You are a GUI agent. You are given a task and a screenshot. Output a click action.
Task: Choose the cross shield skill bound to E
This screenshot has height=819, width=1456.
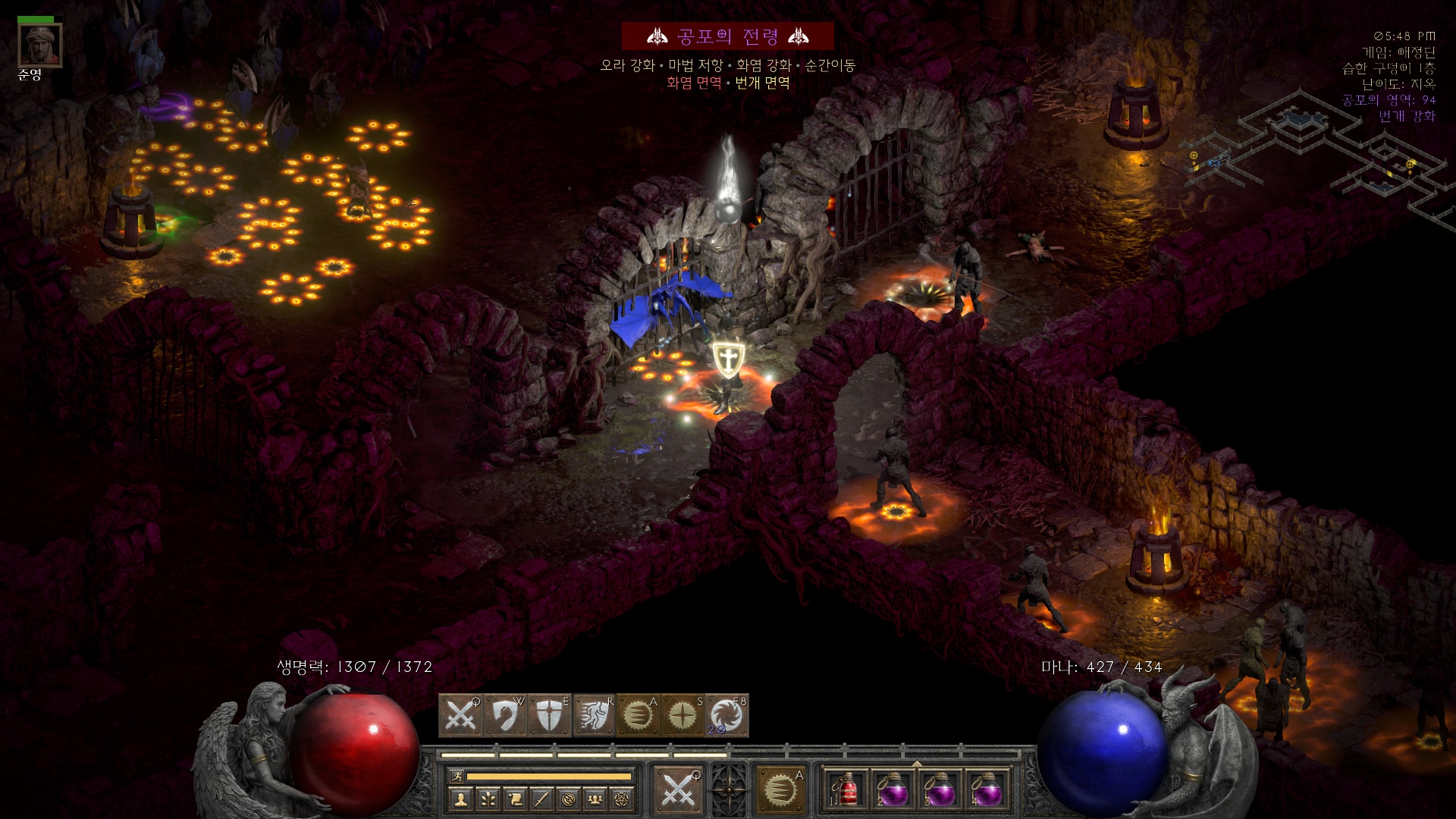[550, 716]
